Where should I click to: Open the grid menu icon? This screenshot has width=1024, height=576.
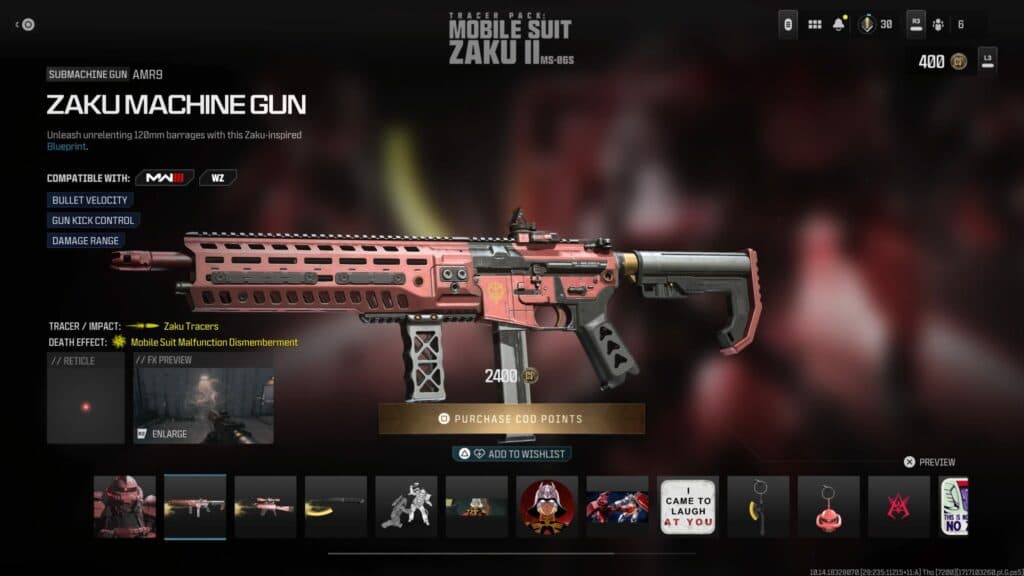tap(815, 25)
